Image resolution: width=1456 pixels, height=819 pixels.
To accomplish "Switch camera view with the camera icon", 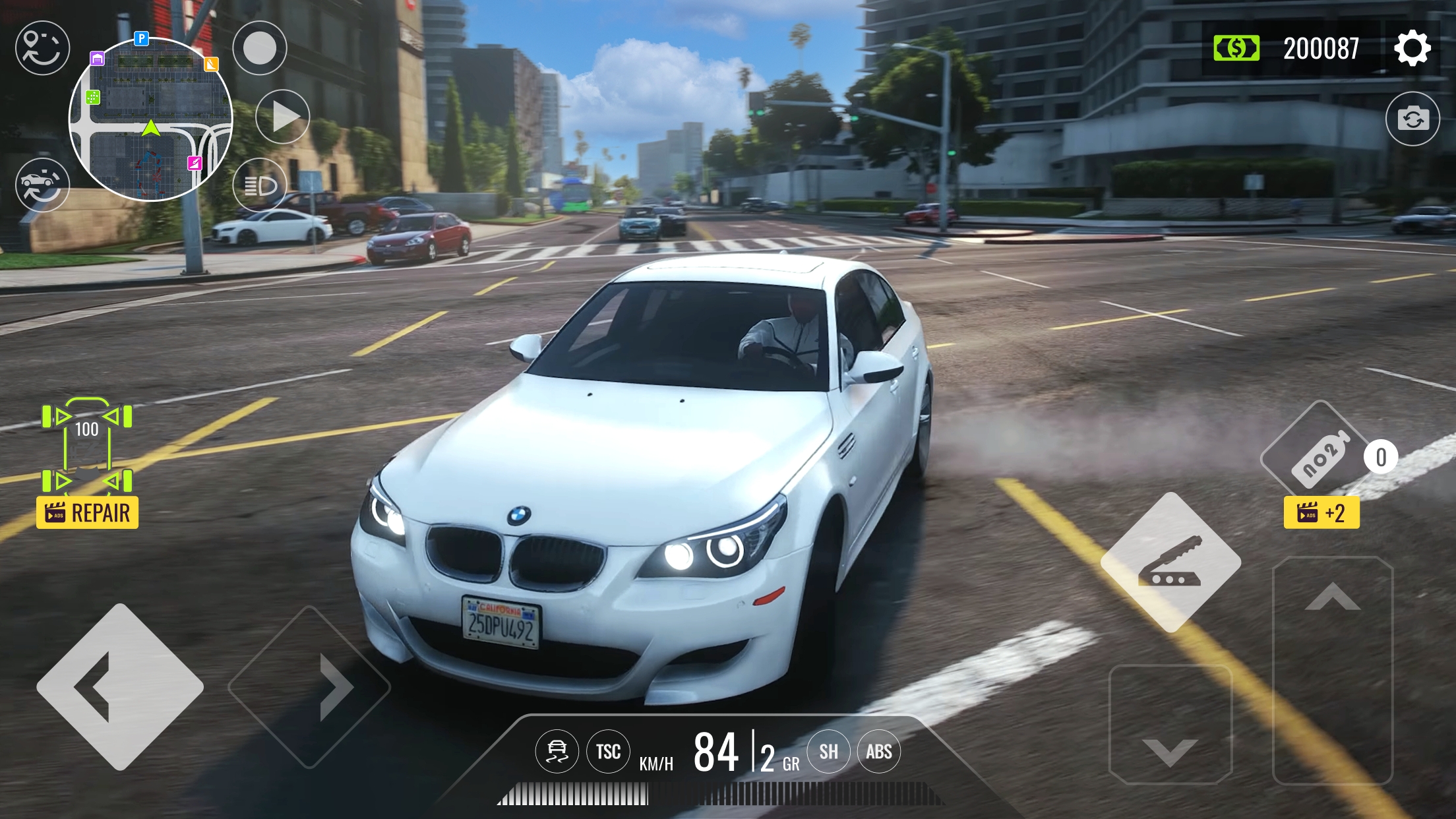I will [1412, 119].
